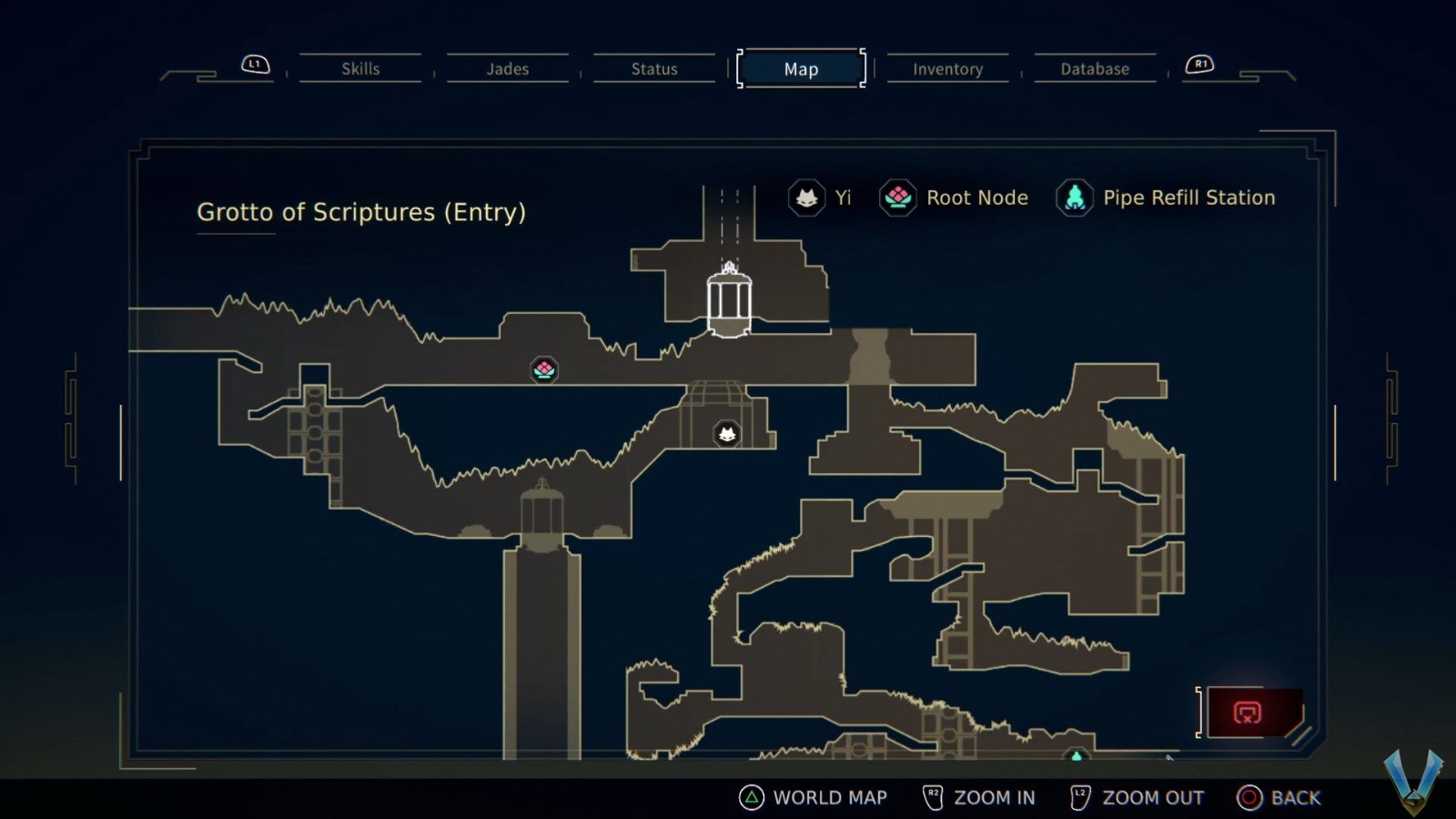Image resolution: width=1456 pixels, height=819 pixels.
Task: Click the Root Node marker on the map
Action: point(543,369)
